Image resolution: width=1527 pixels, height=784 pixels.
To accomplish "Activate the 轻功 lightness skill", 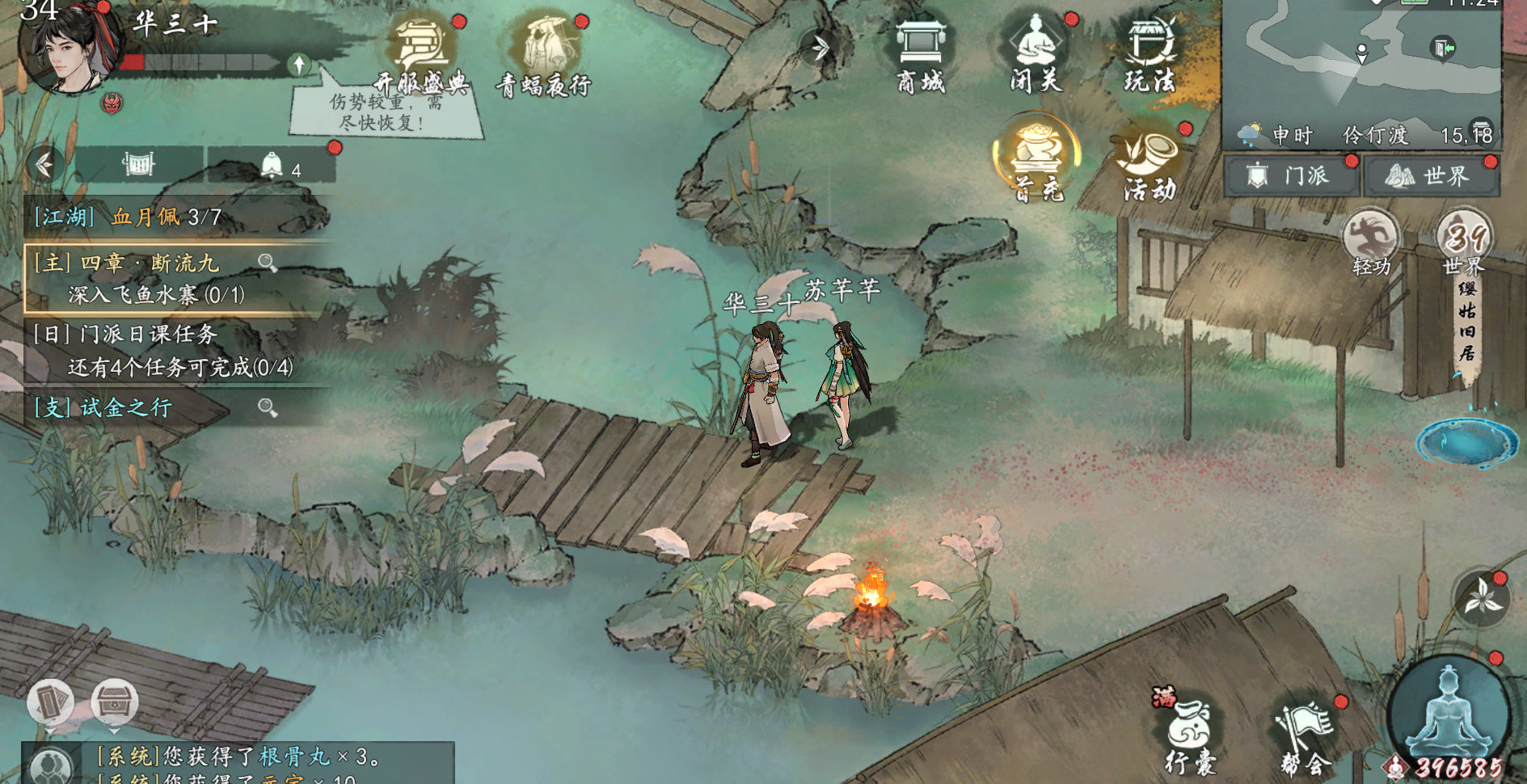I will (x=1371, y=242).
